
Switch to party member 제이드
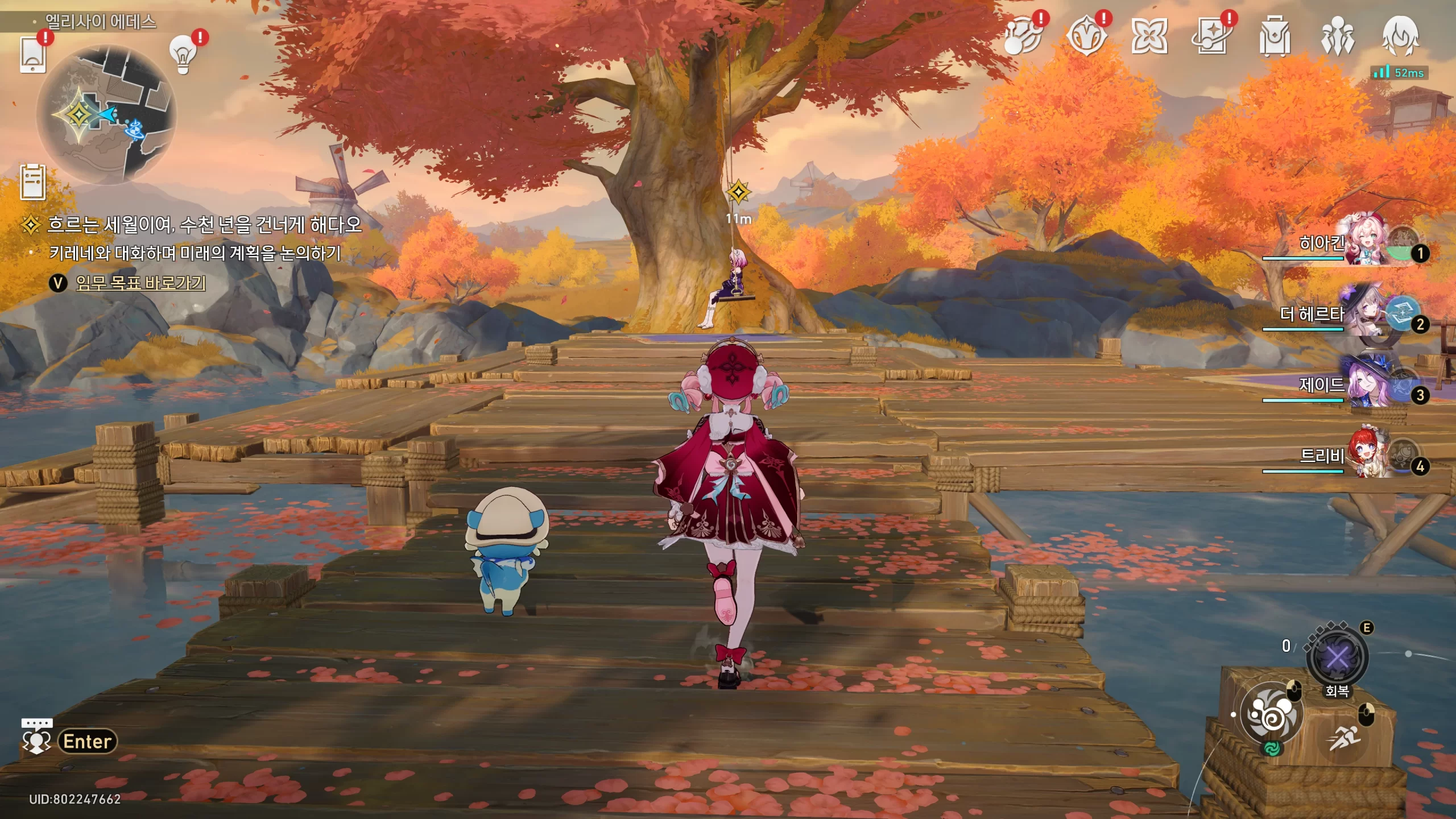[x=1365, y=386]
